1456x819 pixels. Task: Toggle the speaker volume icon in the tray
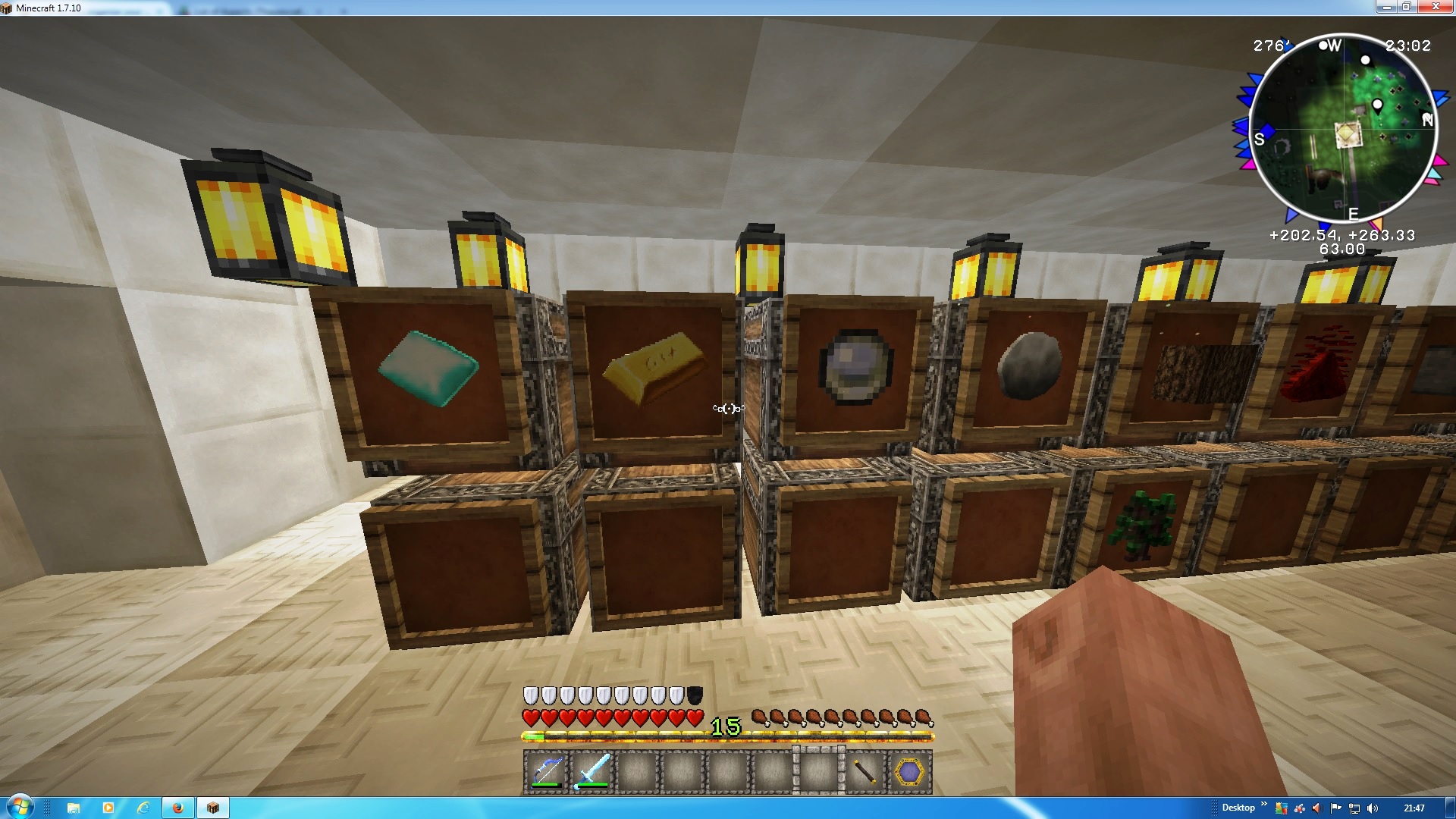click(1373, 808)
